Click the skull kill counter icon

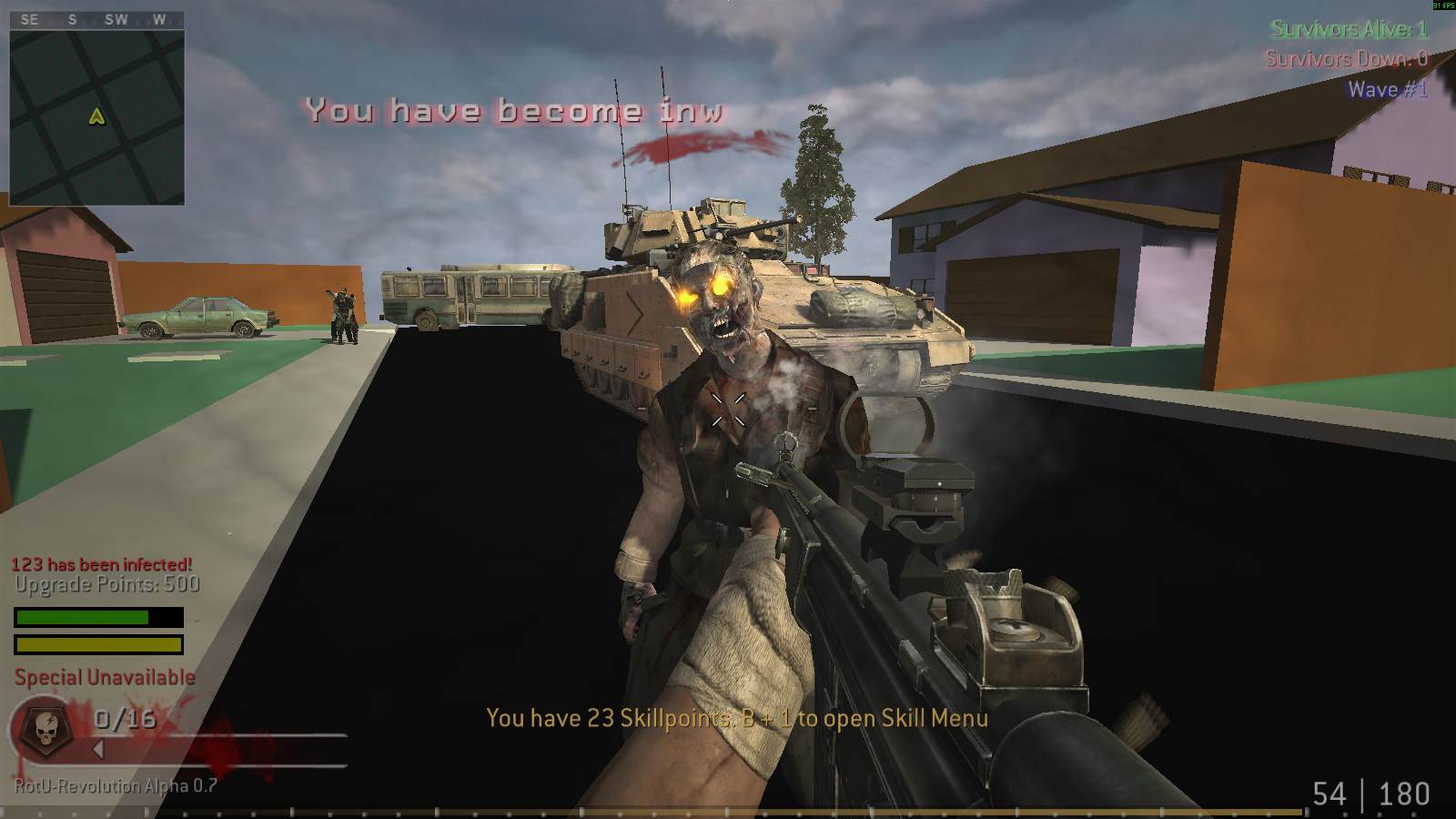pos(47,728)
